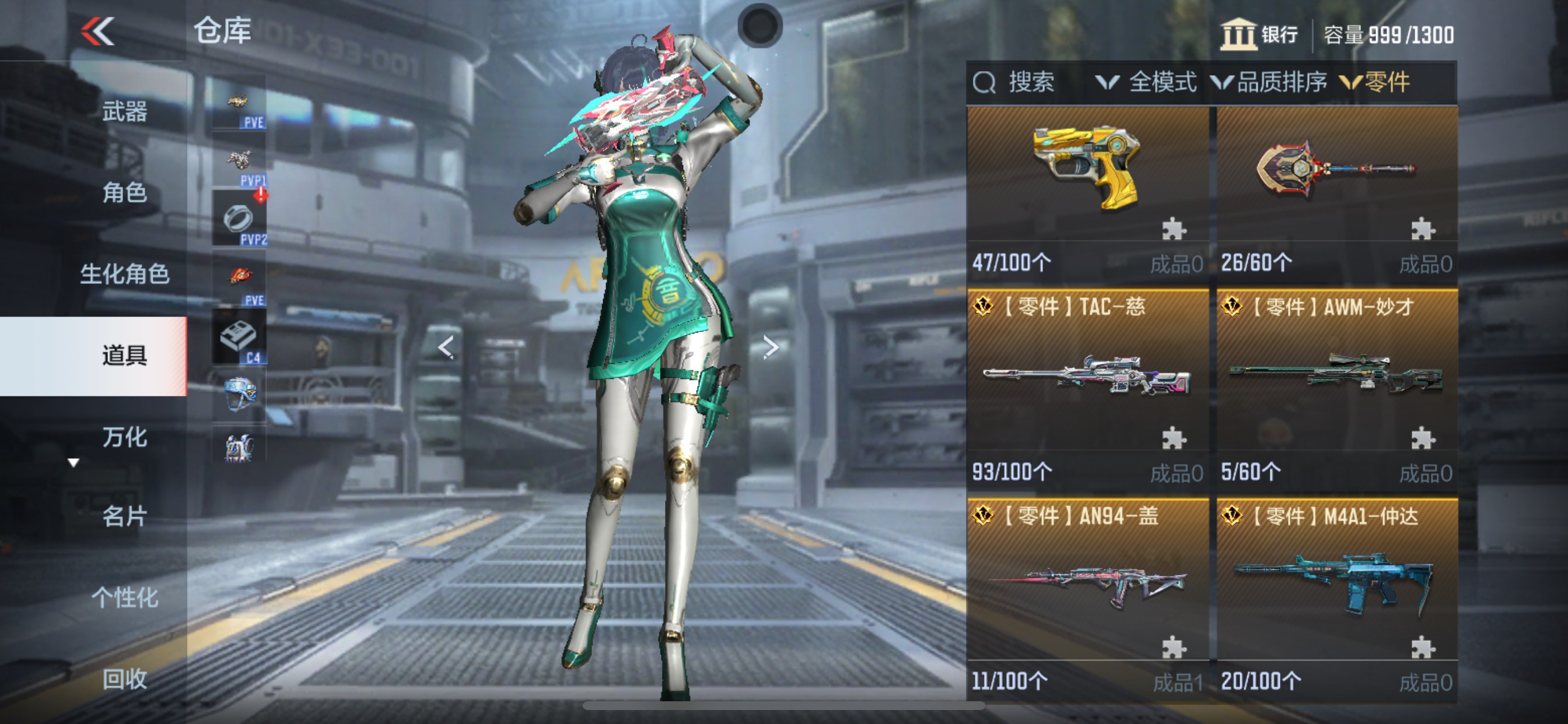Open the 银行 bank

click(1259, 34)
